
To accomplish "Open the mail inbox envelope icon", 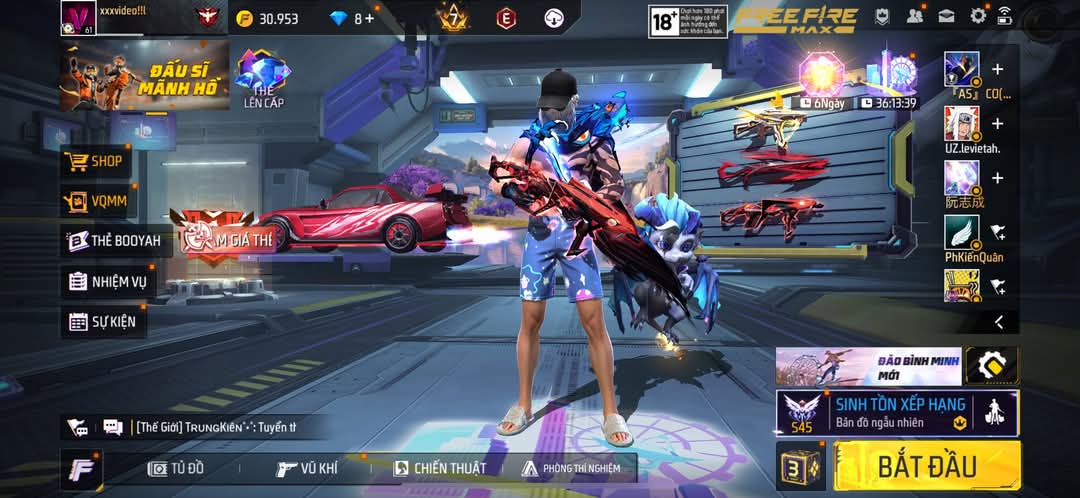I will [946, 16].
